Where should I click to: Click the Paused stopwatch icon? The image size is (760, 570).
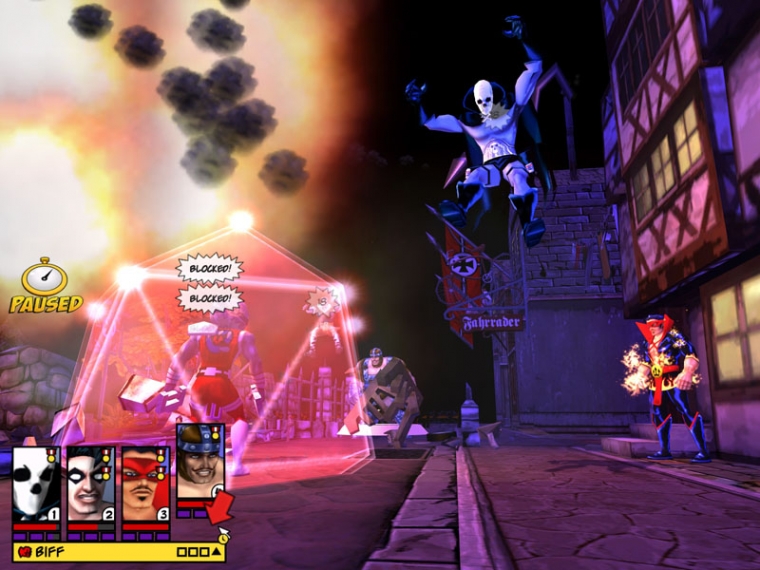pyautogui.click(x=45, y=276)
